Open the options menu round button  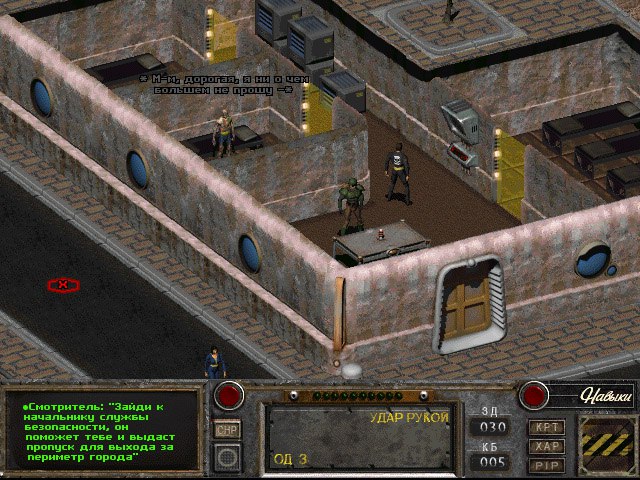coord(228,458)
